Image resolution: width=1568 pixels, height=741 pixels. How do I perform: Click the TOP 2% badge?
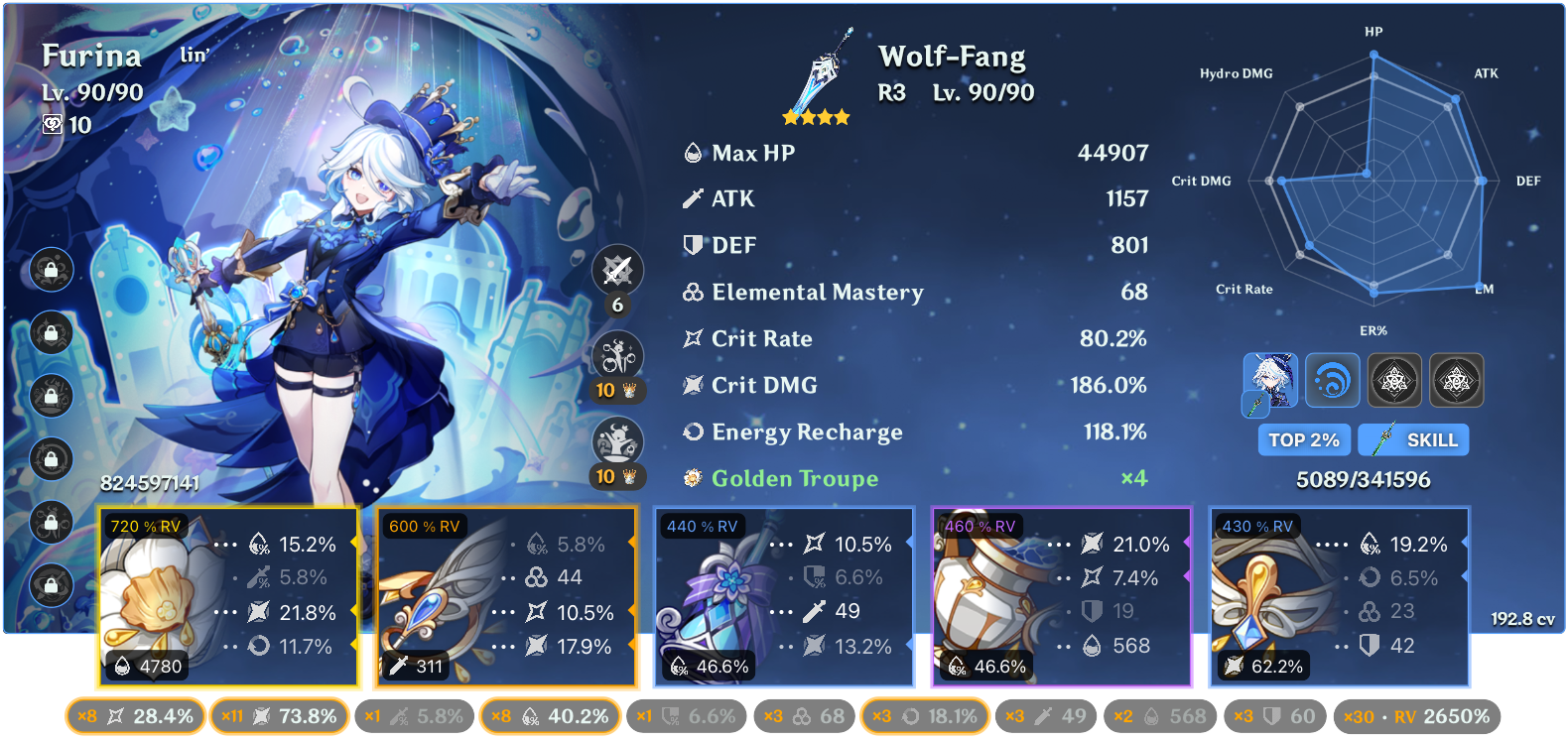(1303, 439)
